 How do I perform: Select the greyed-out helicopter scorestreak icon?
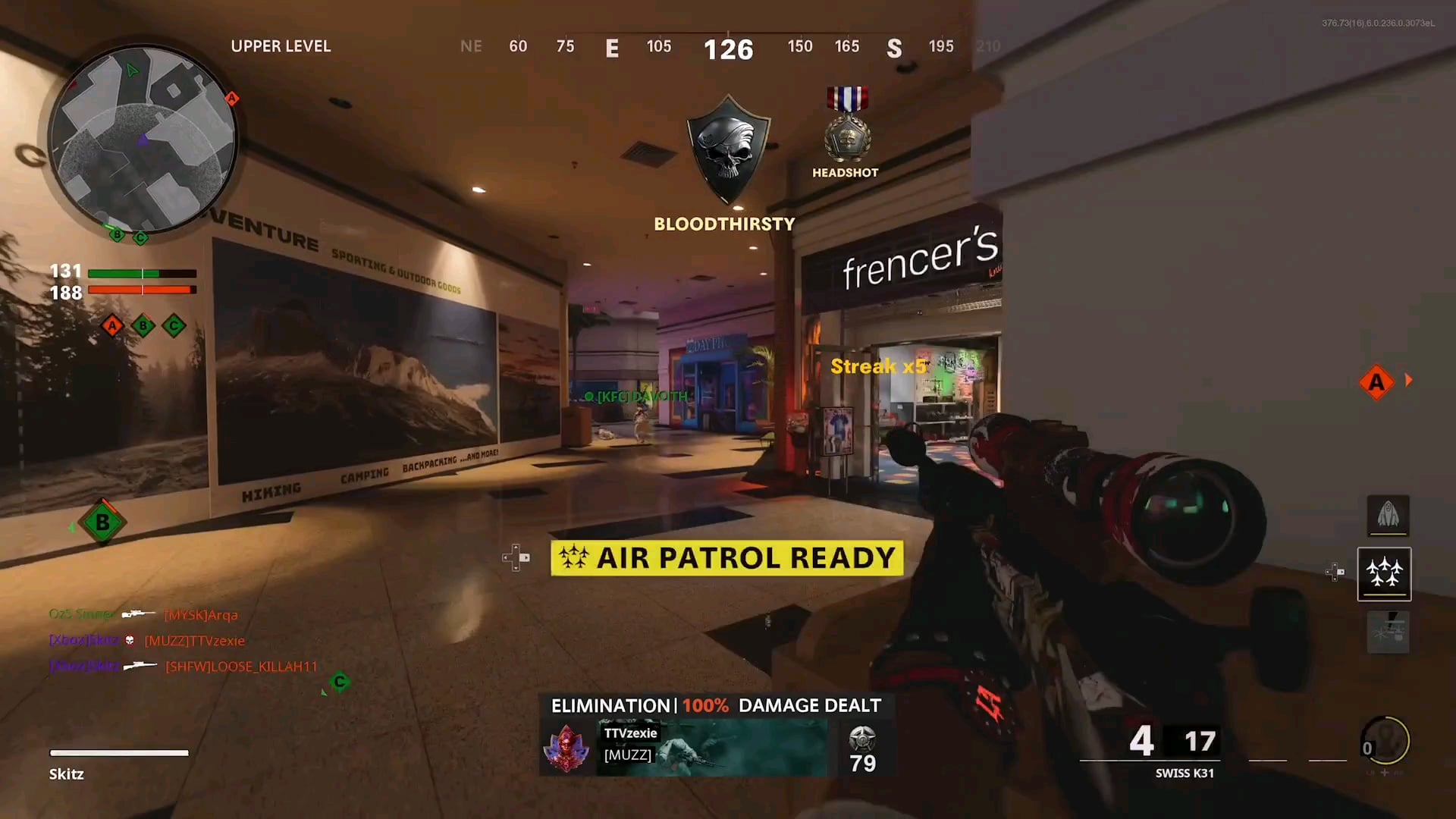pos(1388,632)
